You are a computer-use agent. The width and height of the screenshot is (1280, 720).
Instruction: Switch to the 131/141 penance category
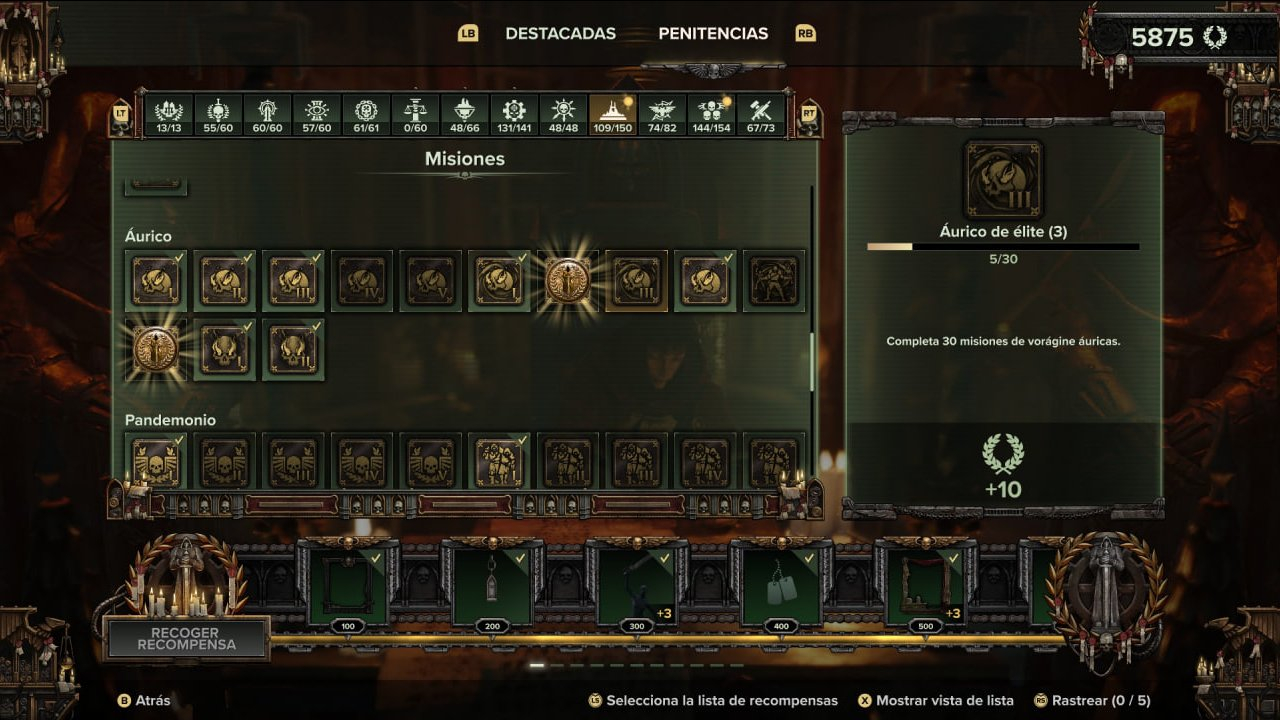(514, 115)
